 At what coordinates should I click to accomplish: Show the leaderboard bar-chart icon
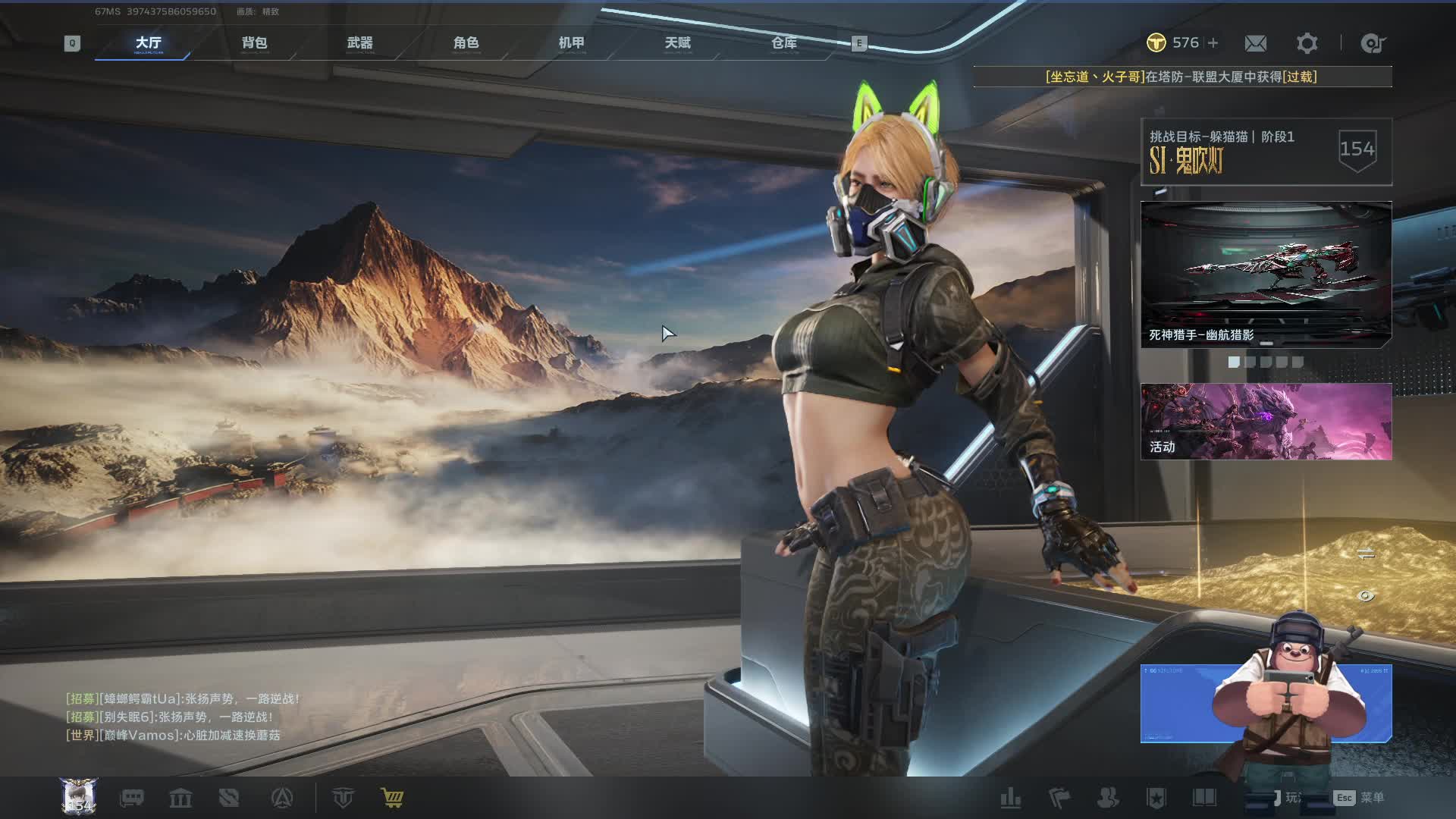click(1010, 798)
